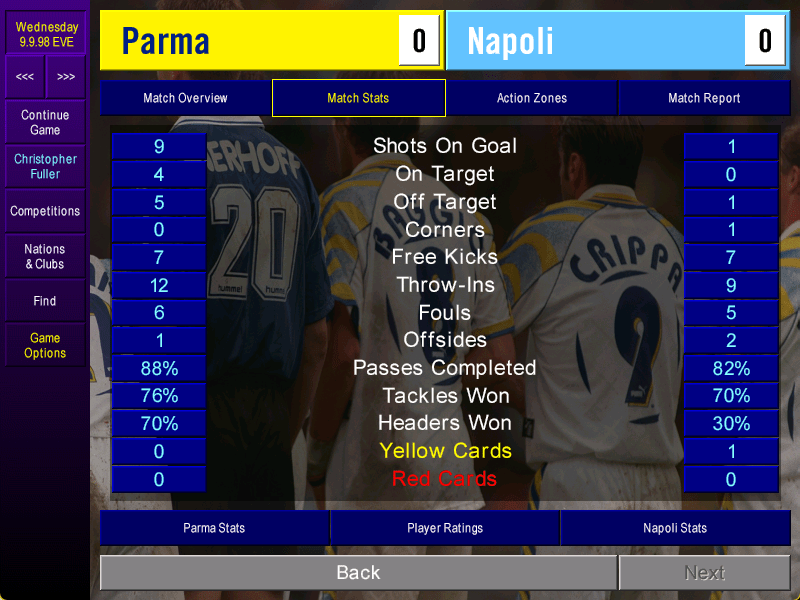Screen dimensions: 800x600
Task: Open the Match Overview tab
Action: 185,98
